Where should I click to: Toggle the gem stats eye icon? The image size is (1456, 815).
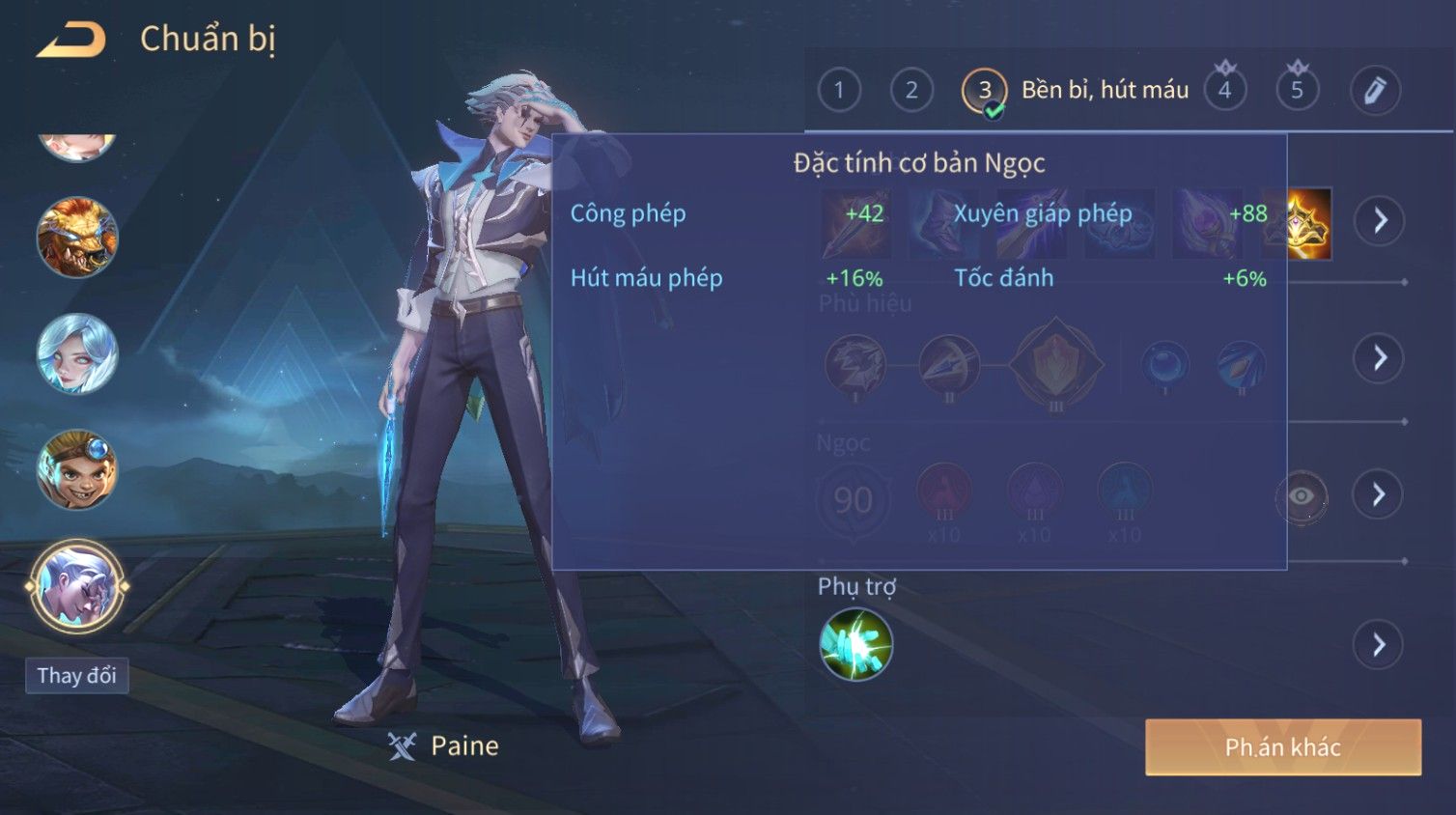(x=1302, y=496)
